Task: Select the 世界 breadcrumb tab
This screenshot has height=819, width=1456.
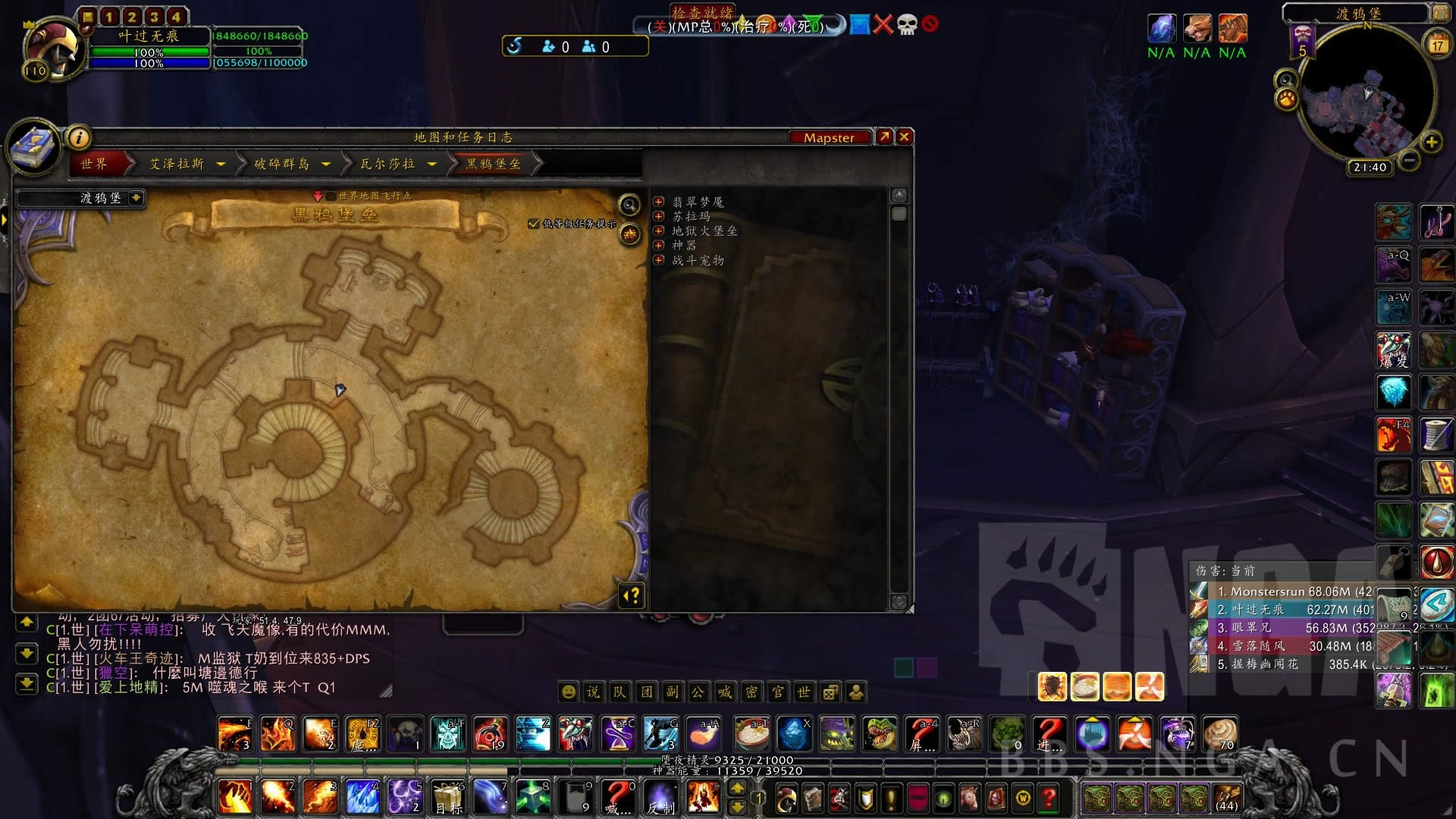Action: tap(95, 164)
